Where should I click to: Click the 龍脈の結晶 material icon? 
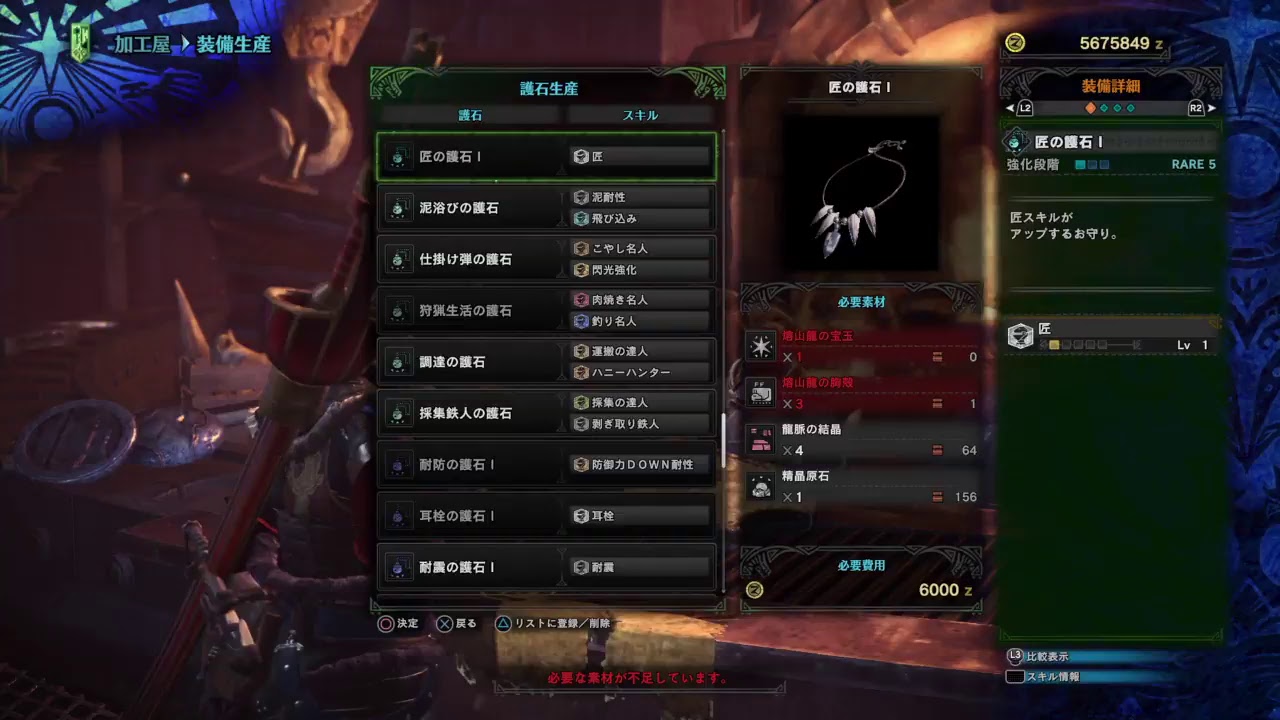point(761,437)
